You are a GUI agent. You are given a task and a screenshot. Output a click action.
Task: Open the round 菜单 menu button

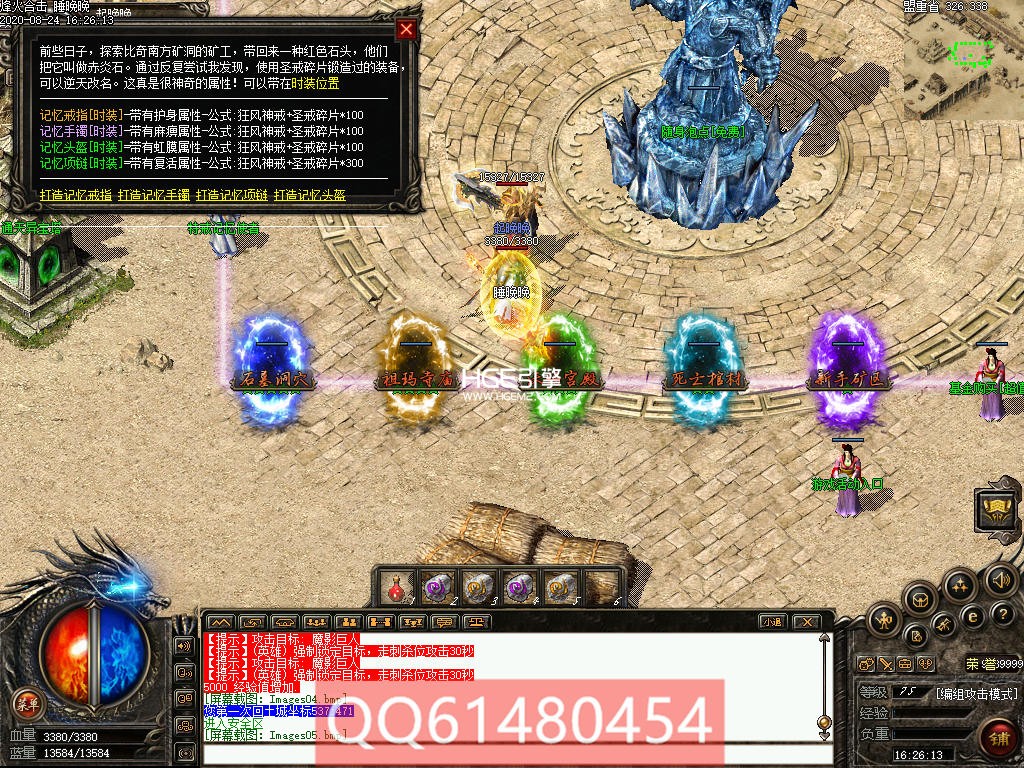click(28, 703)
